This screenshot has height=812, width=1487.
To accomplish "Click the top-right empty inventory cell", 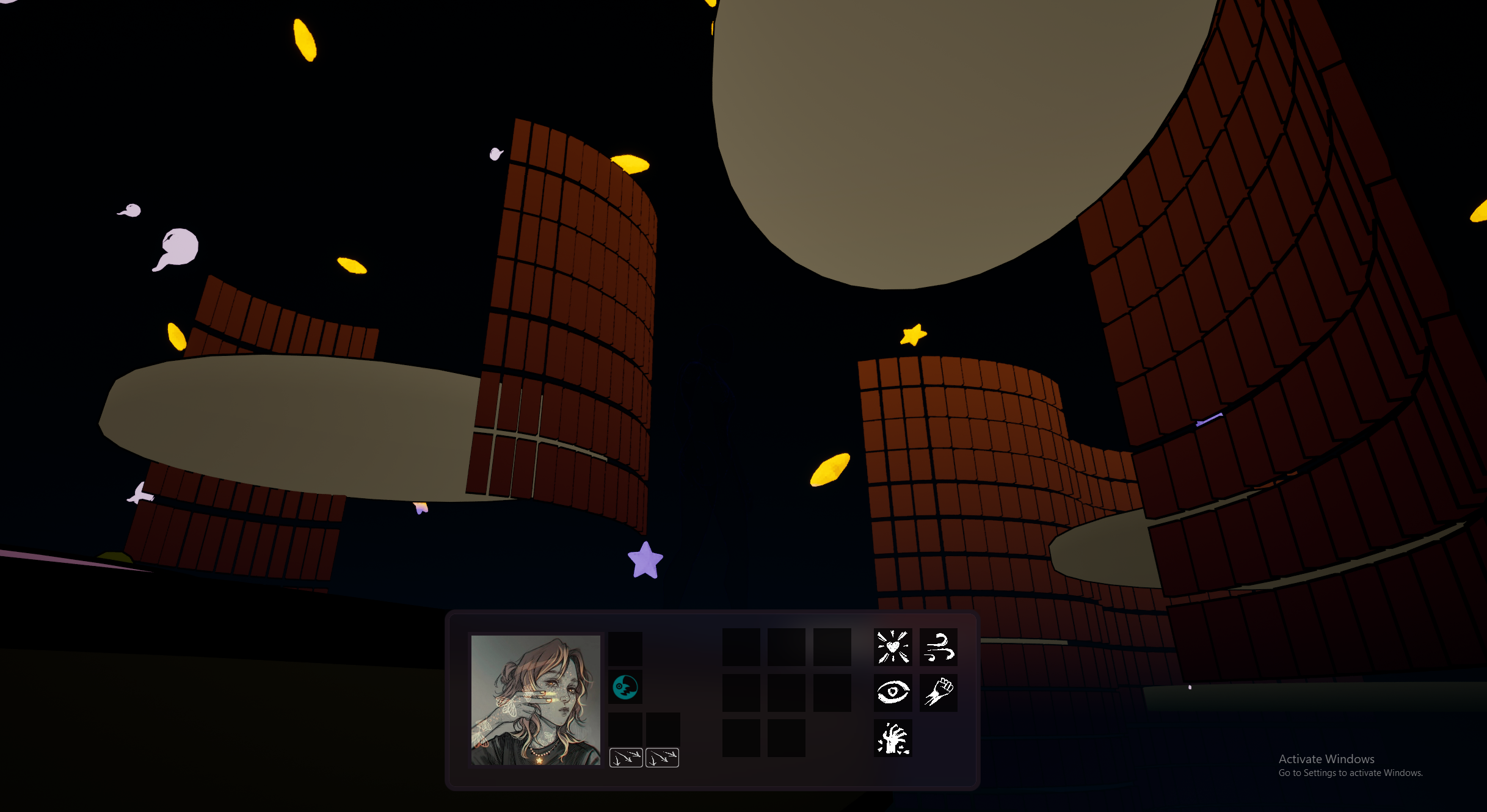I will (832, 648).
